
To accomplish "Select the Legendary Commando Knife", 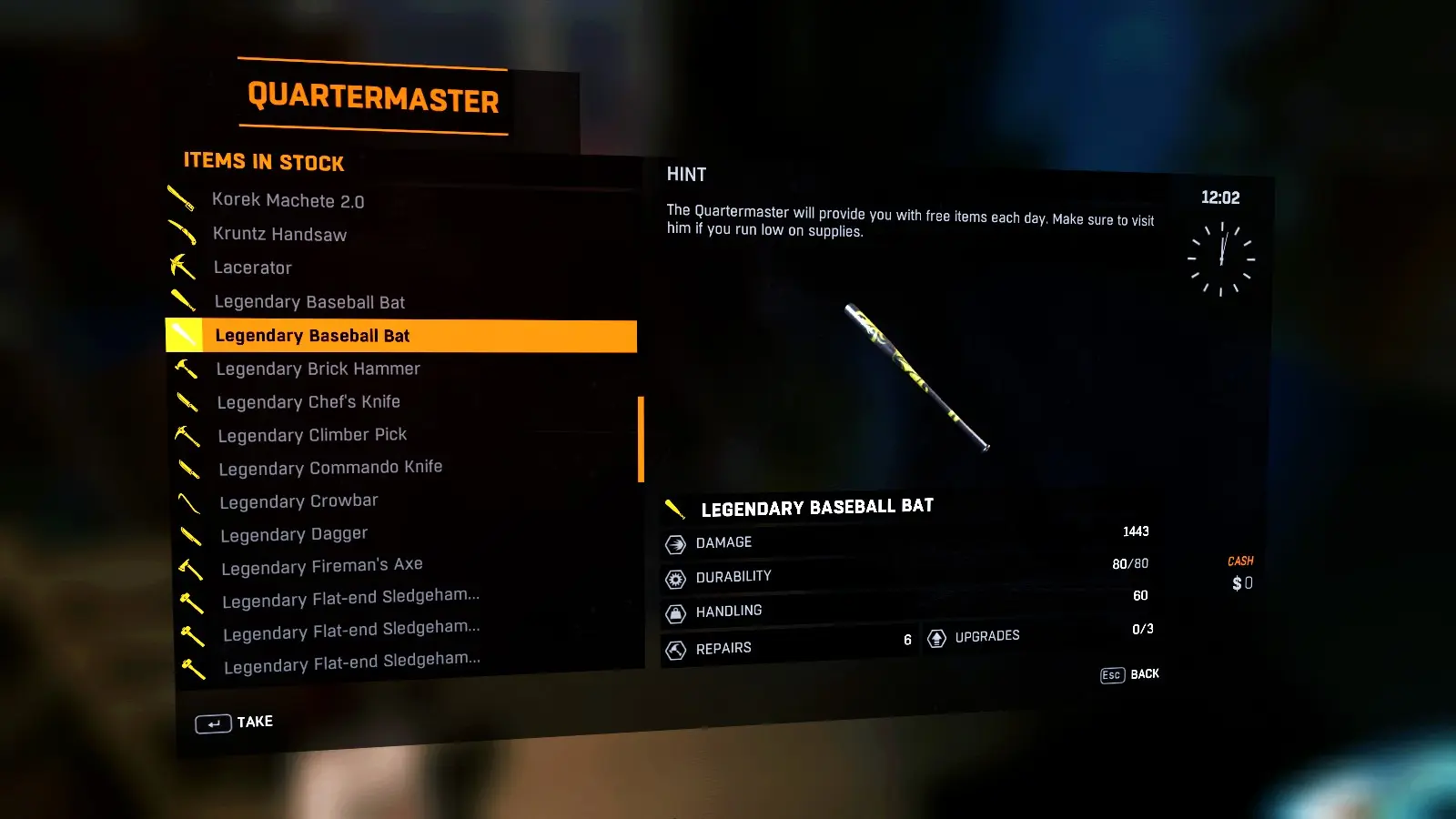I will point(330,468).
